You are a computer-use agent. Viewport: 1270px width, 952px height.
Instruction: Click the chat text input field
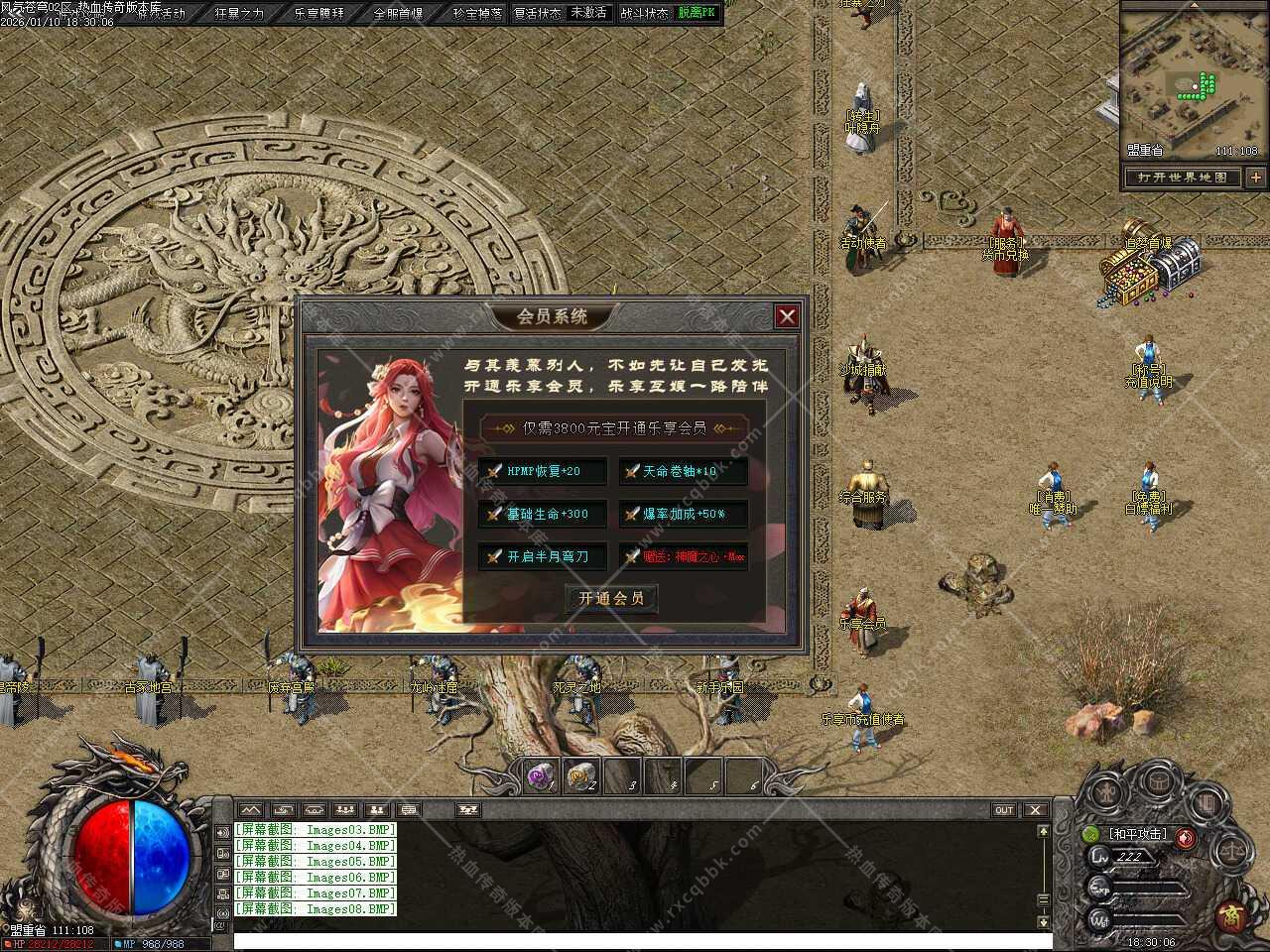(635, 941)
